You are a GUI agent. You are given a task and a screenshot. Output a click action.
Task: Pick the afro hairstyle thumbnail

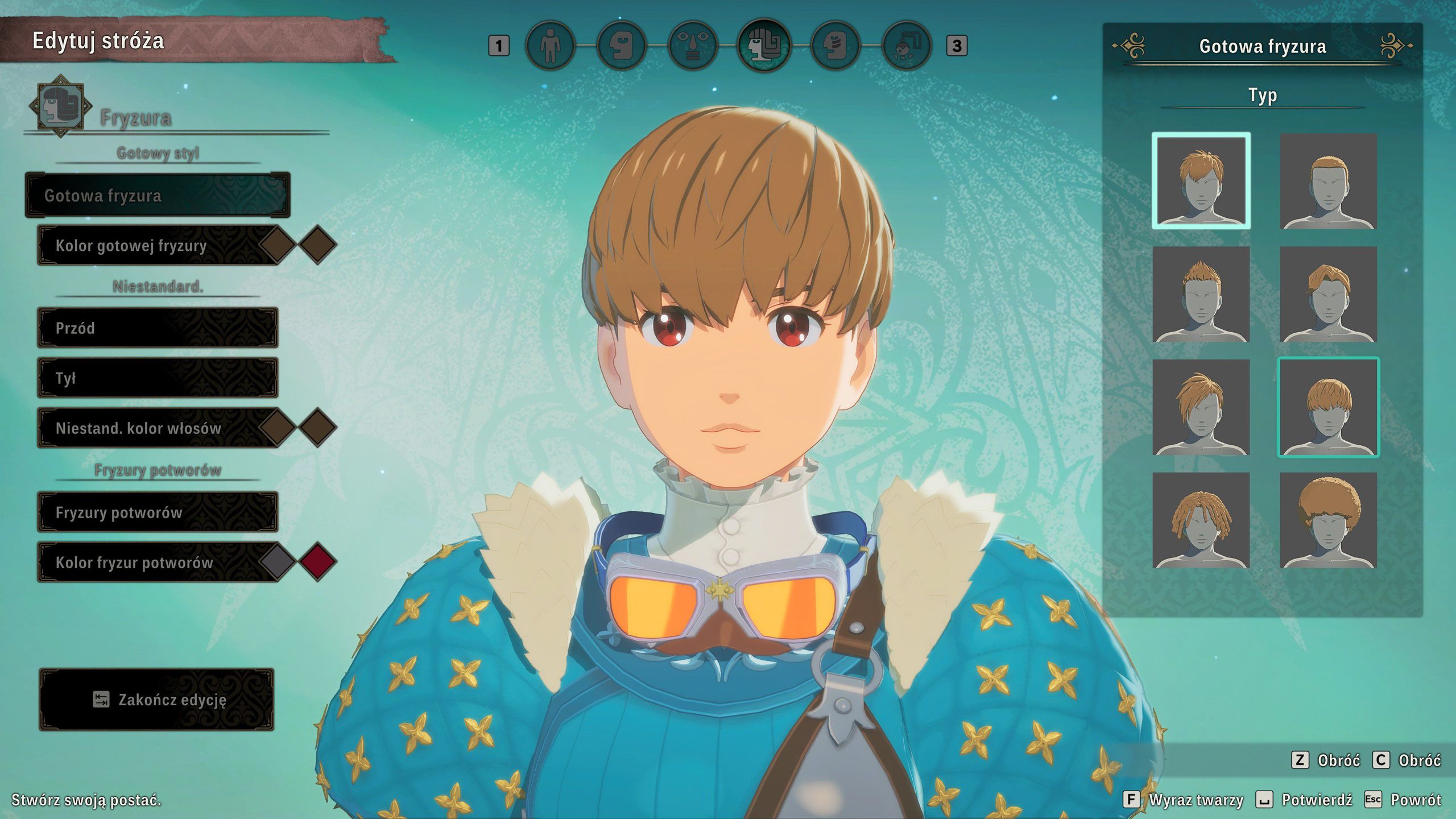(x=1328, y=520)
